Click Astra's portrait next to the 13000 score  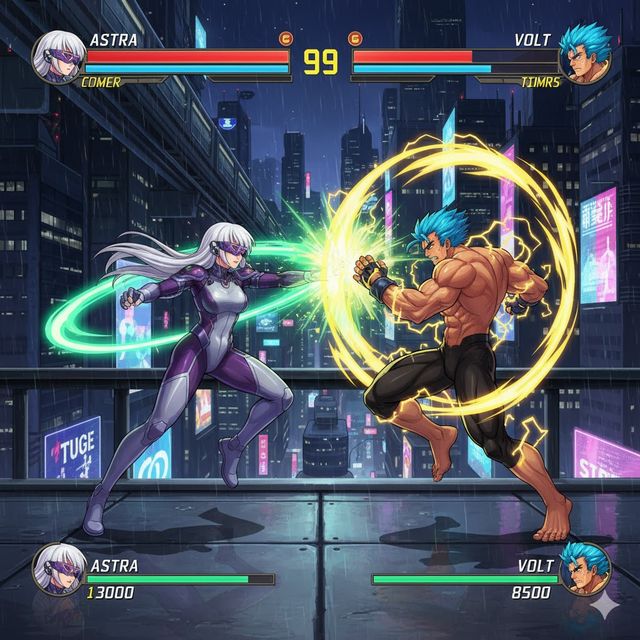pyautogui.click(x=57, y=570)
